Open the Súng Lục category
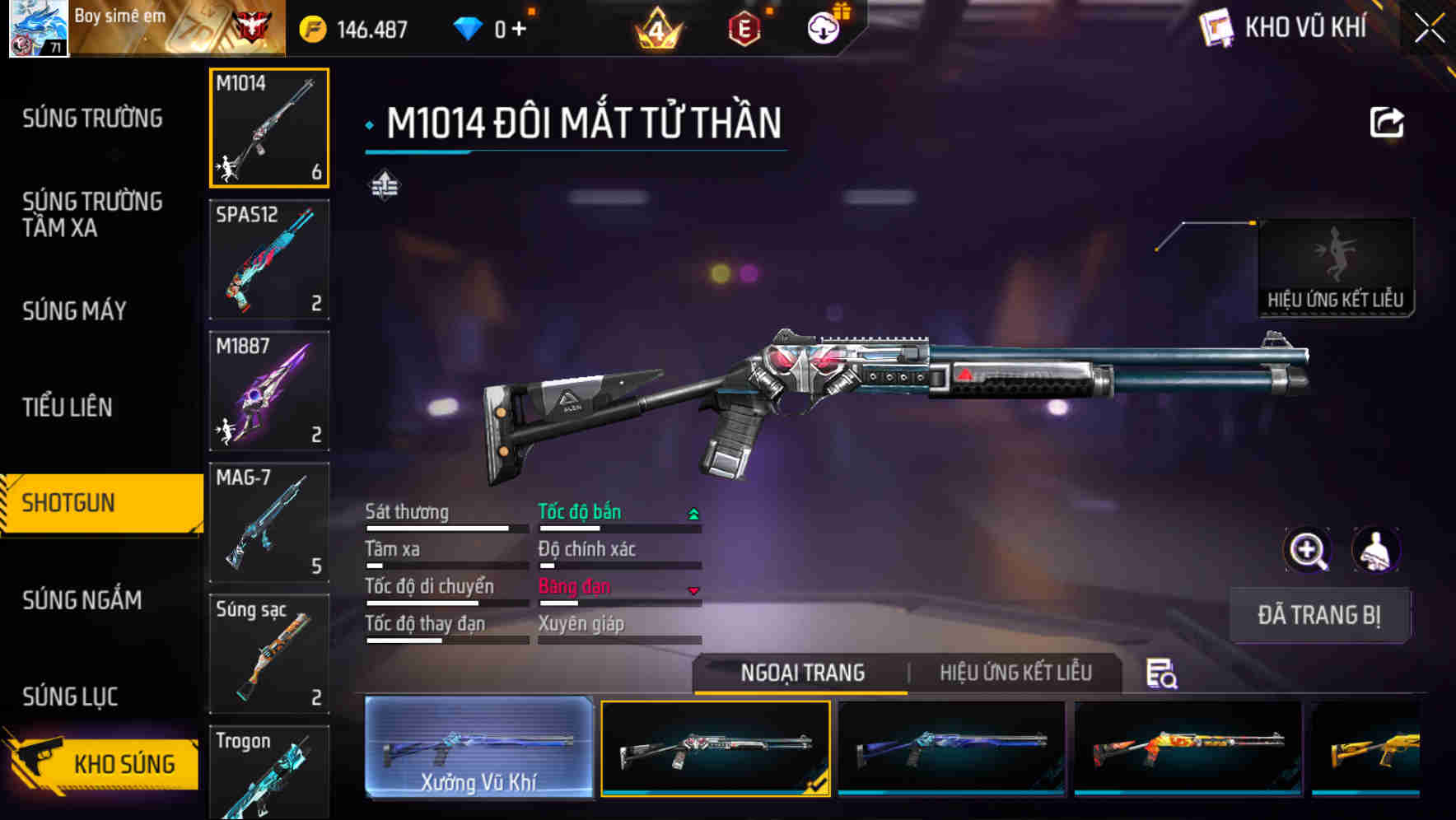1456x820 pixels. click(x=70, y=697)
